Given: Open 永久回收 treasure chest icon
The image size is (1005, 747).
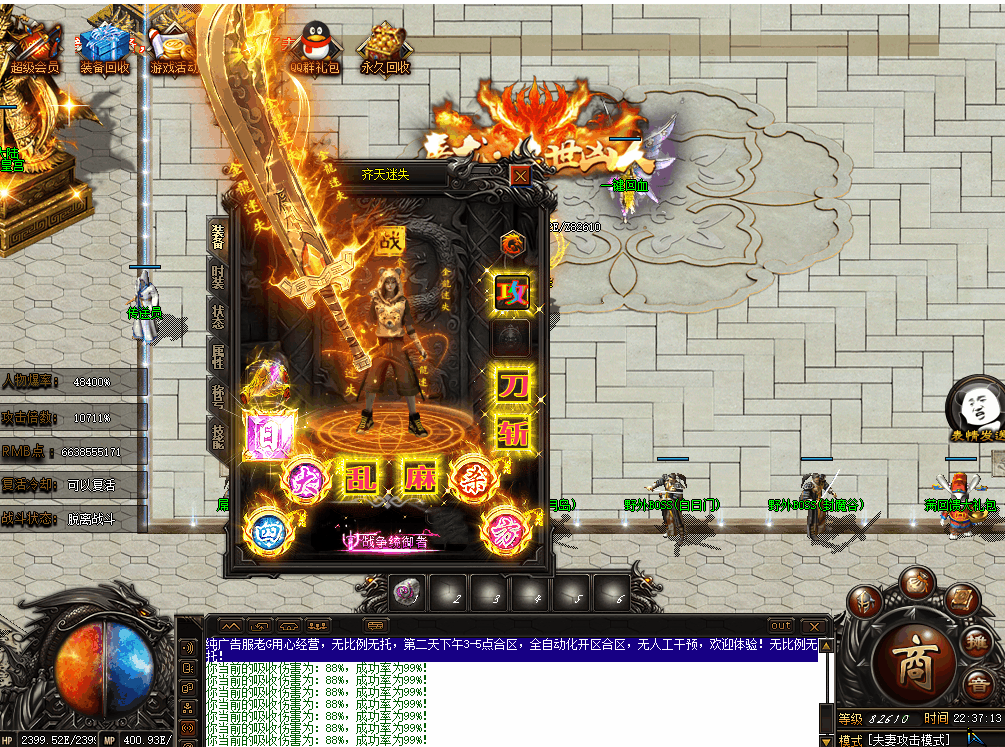Looking at the screenshot, I should click(385, 48).
